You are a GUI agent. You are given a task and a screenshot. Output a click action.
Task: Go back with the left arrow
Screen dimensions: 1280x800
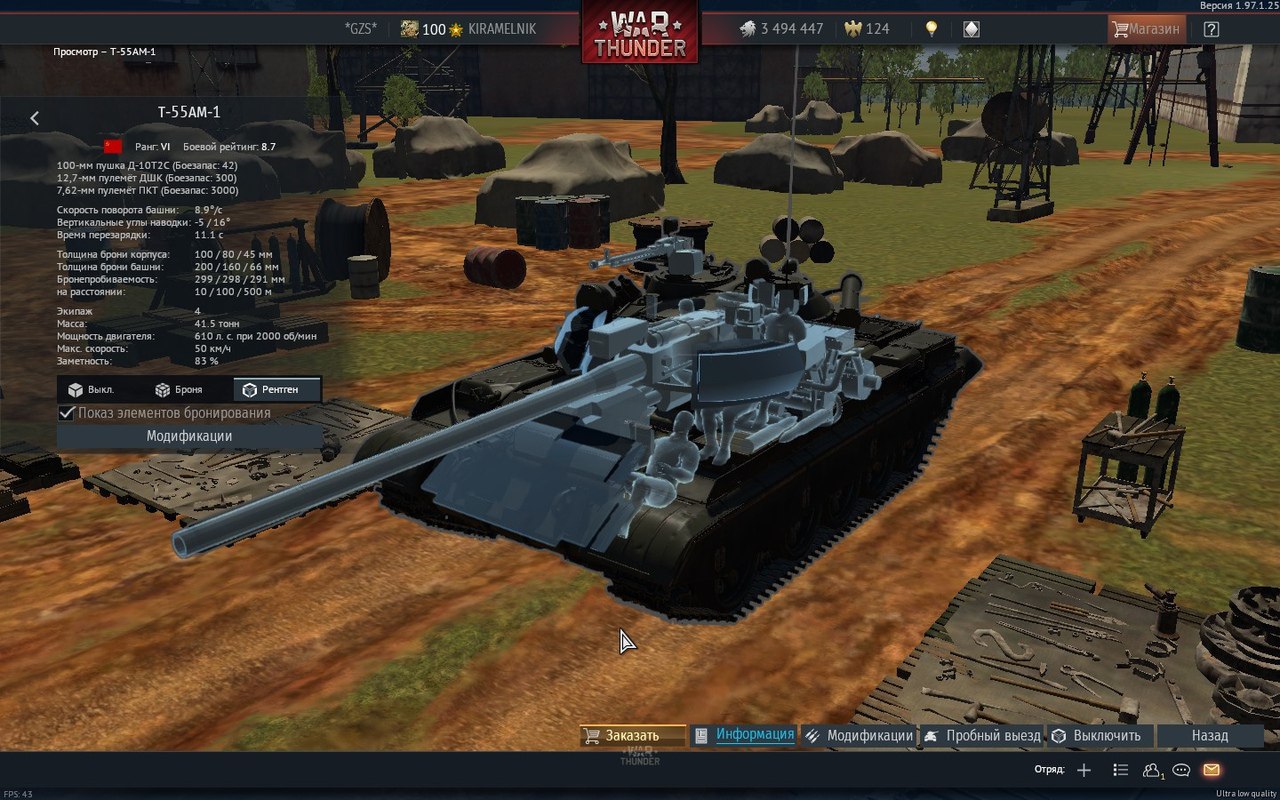pos(35,118)
